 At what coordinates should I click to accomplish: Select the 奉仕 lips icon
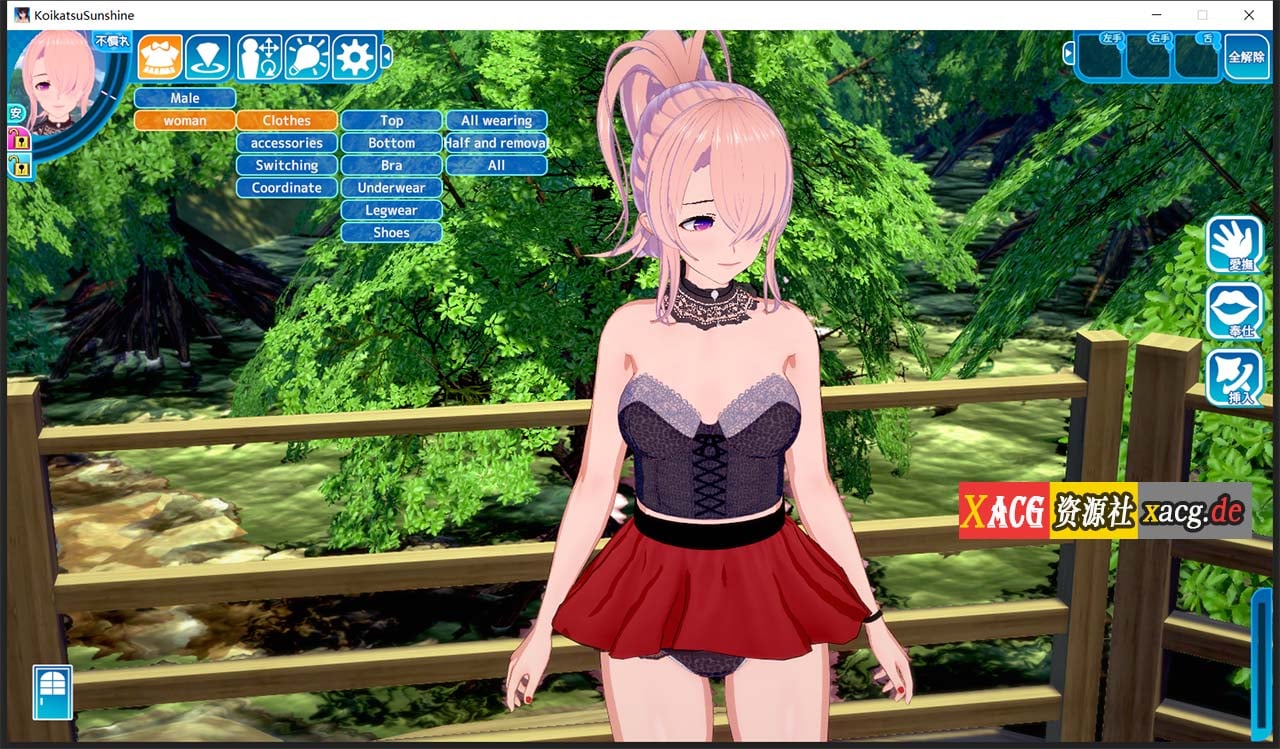coord(1234,312)
